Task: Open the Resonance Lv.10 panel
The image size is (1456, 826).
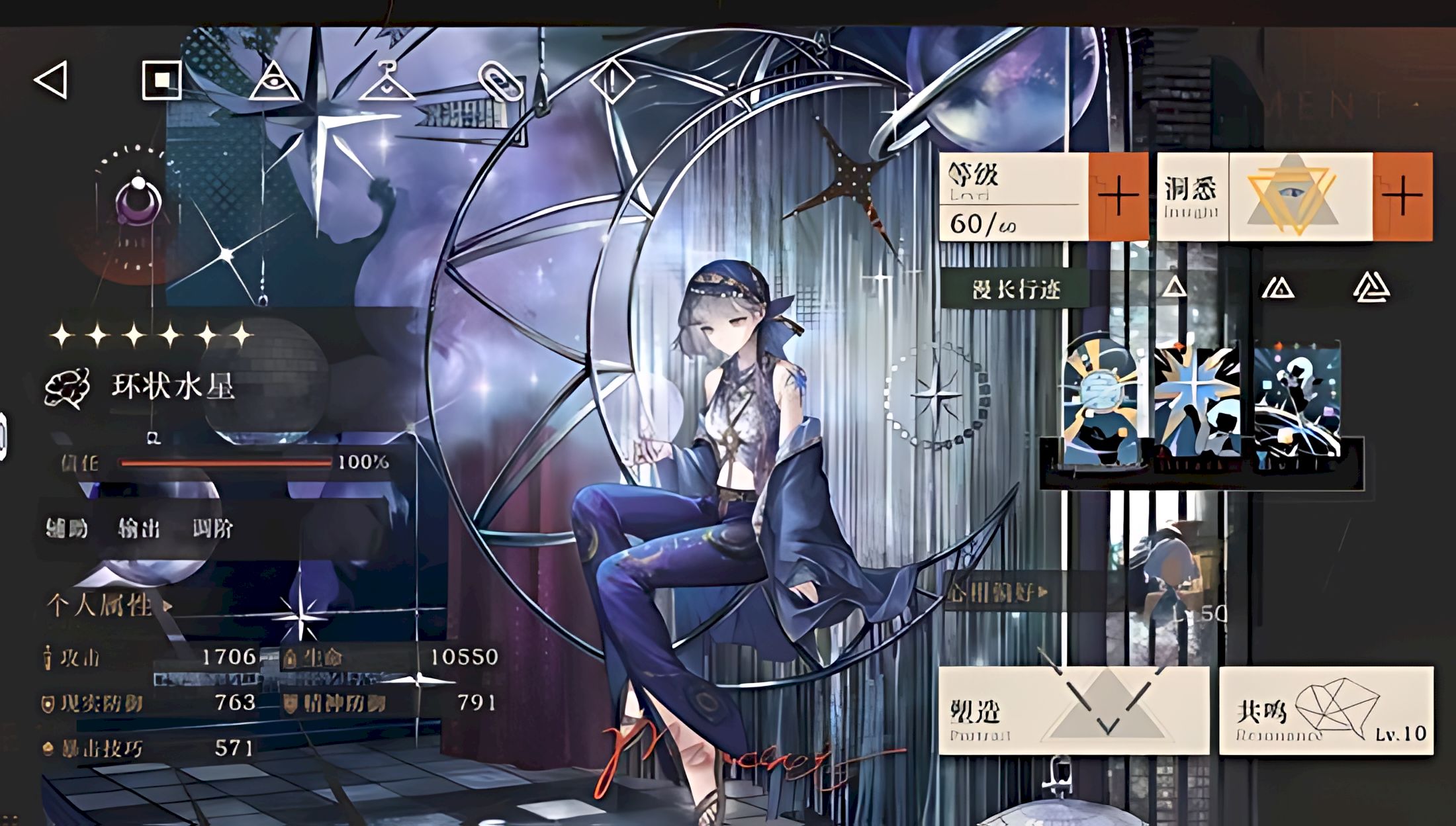Action: pyautogui.click(x=1326, y=711)
